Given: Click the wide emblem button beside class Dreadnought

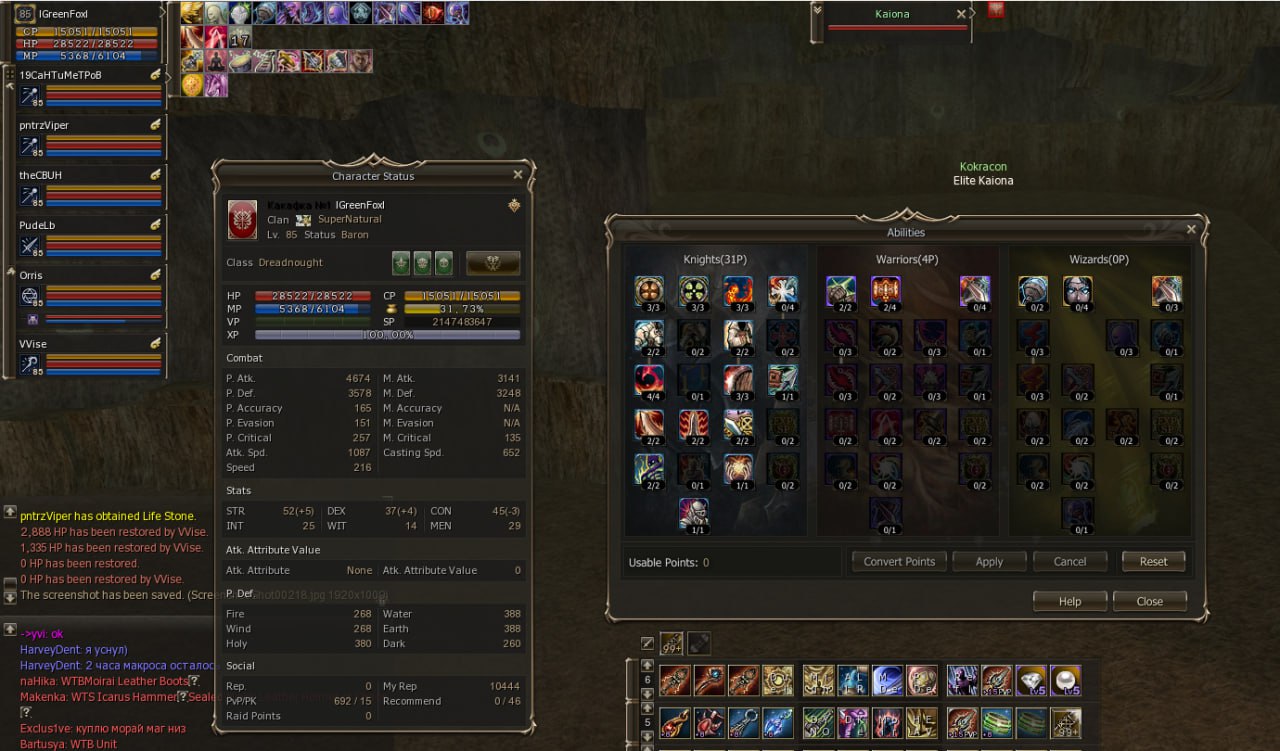Looking at the screenshot, I should (493, 263).
